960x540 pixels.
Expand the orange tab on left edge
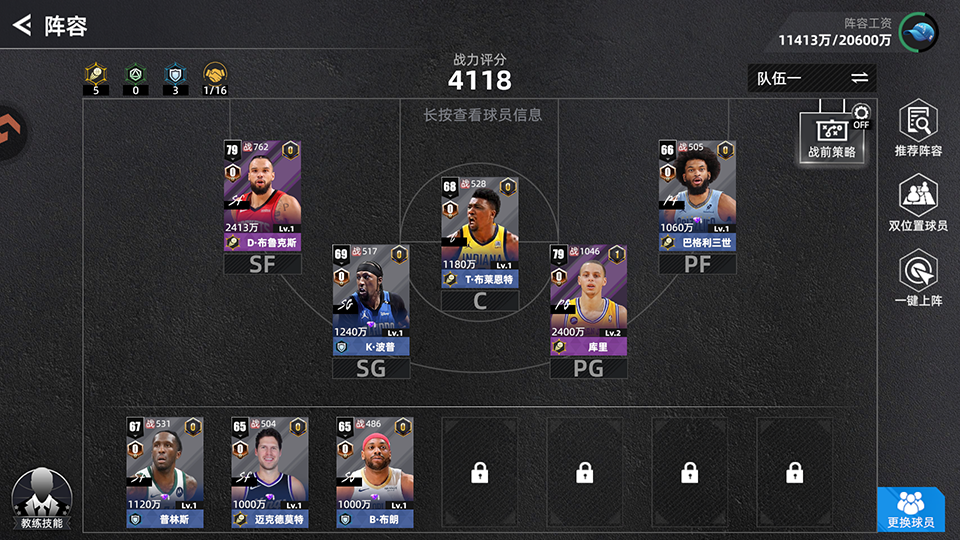pos(12,130)
